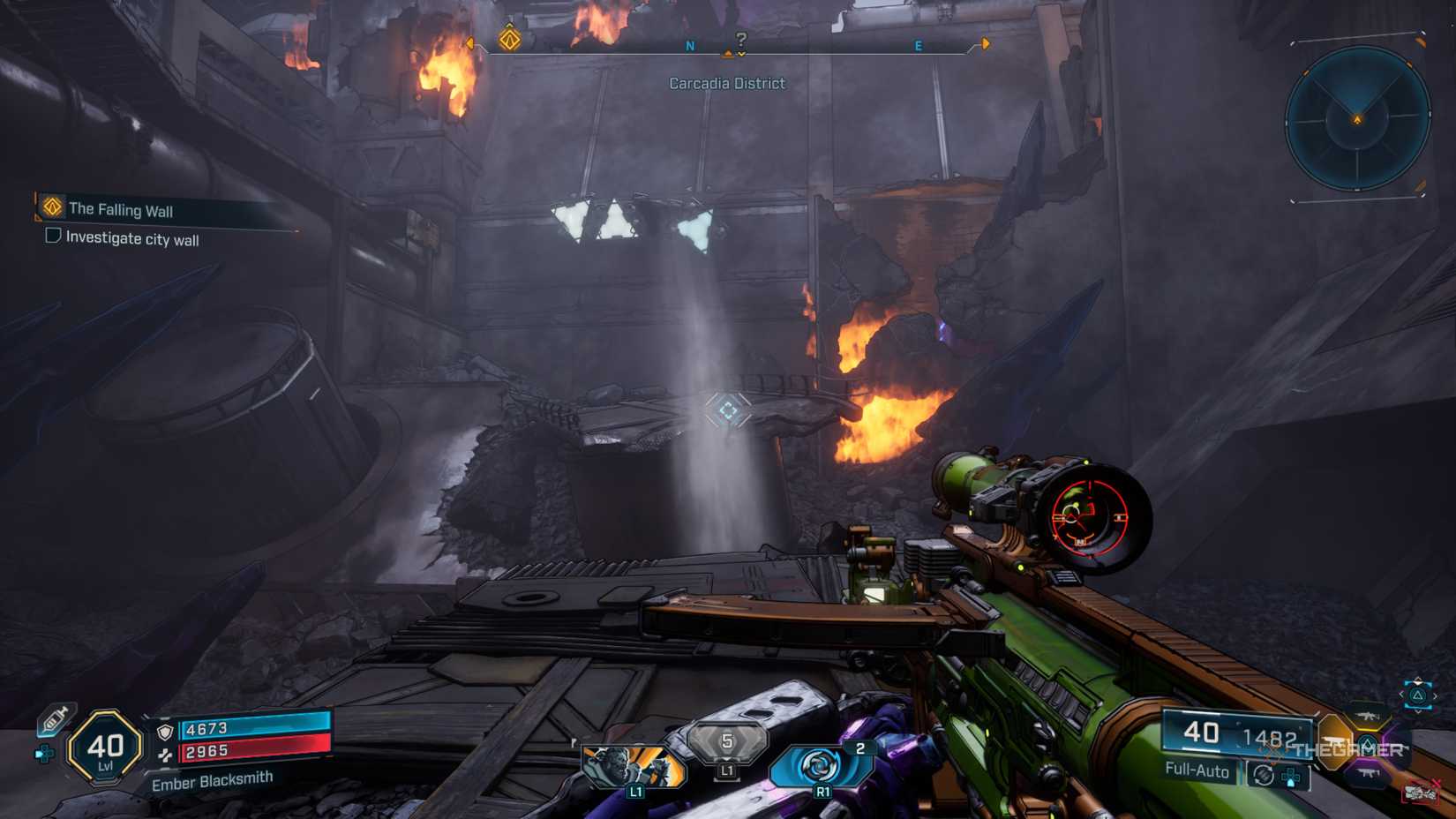This screenshot has height=819, width=1456.
Task: Click the assault rifle icon in weapon wheel
Action: (x=1367, y=717)
